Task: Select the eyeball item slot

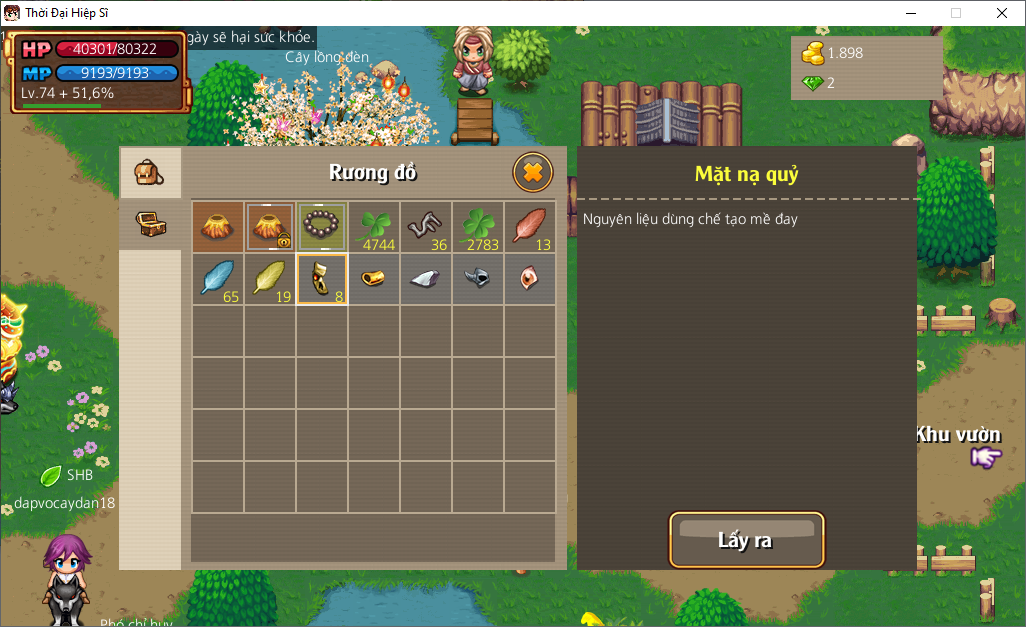Action: [x=529, y=279]
